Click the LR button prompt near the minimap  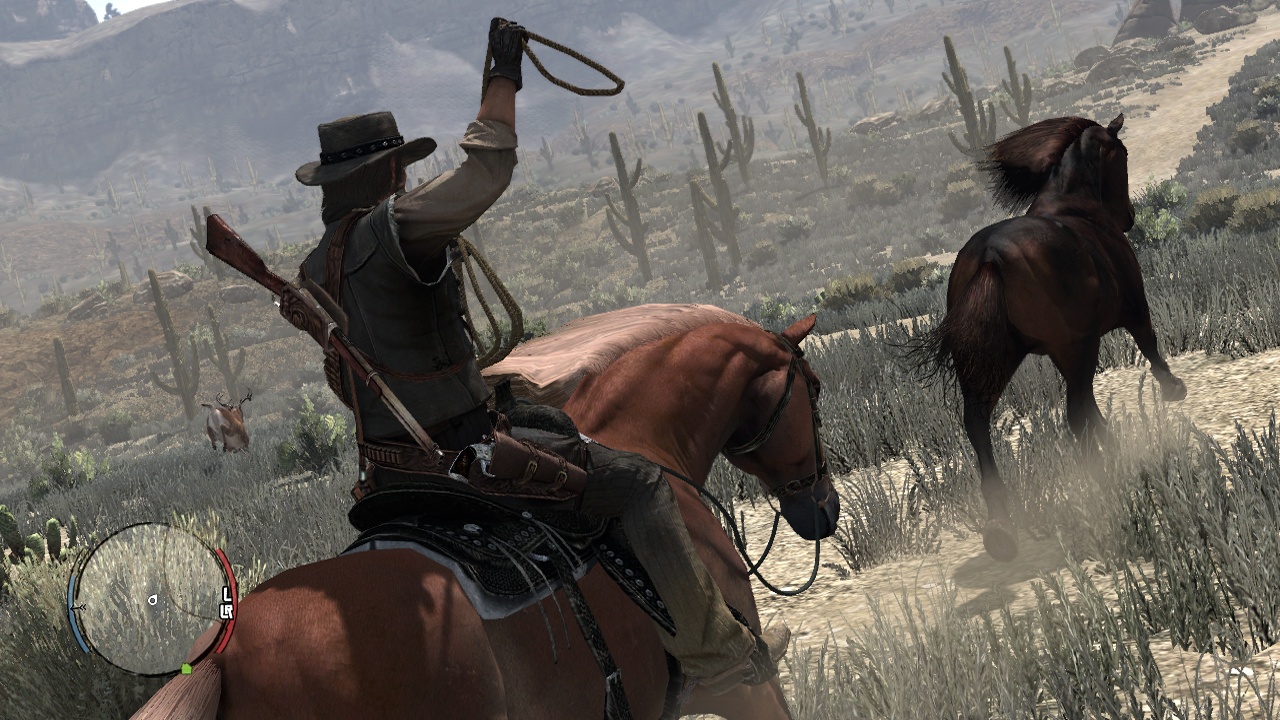[228, 609]
